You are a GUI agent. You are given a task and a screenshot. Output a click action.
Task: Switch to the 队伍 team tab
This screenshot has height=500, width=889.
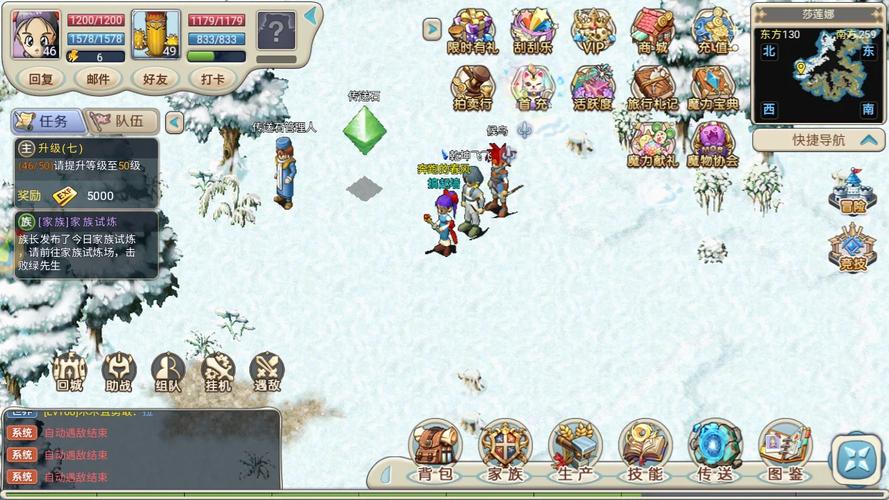tap(122, 121)
